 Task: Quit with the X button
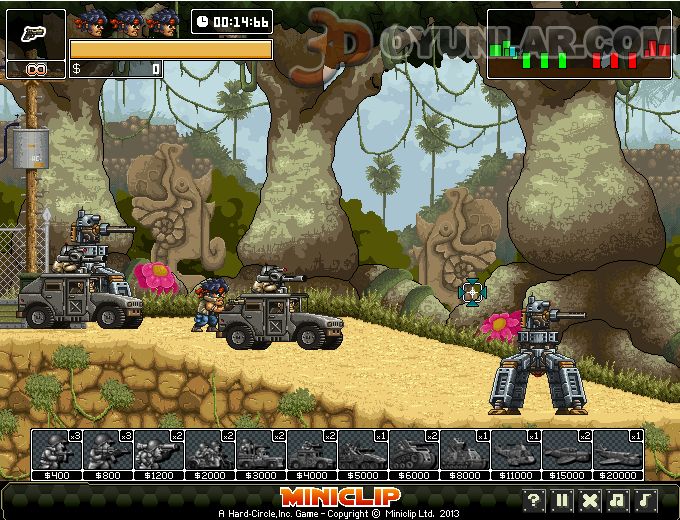click(590, 500)
